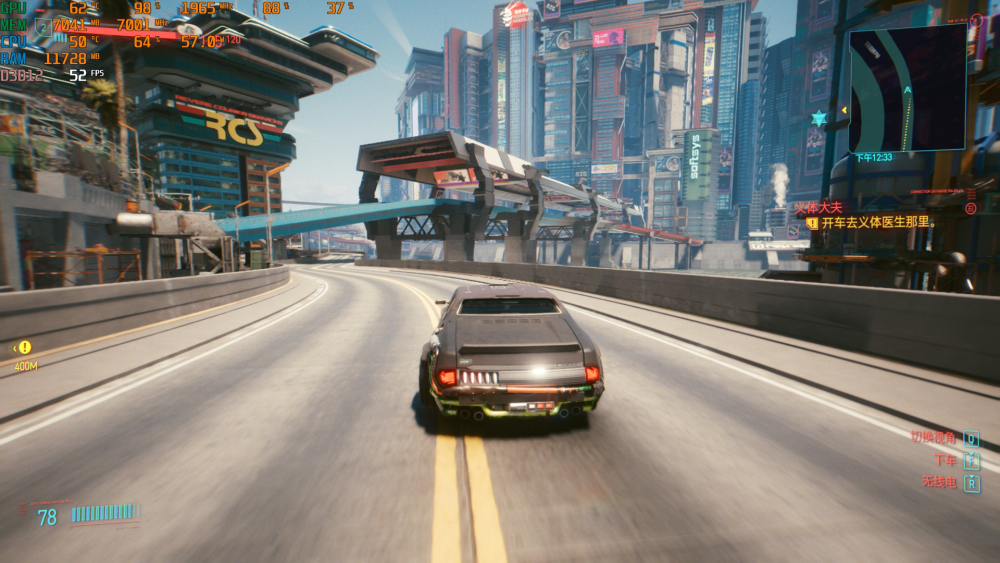1000x563 pixels.
Task: Open the 义体大夫 quest tracker title
Action: point(818,208)
